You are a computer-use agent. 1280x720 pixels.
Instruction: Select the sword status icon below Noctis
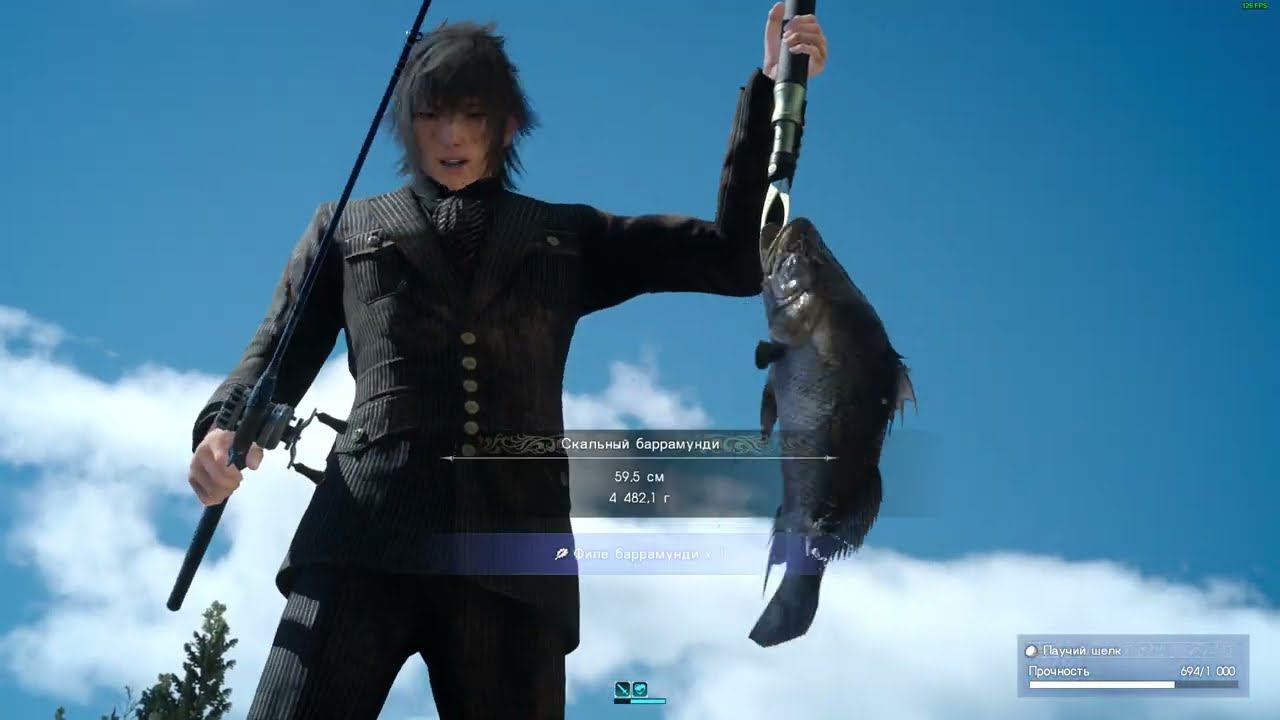(623, 688)
